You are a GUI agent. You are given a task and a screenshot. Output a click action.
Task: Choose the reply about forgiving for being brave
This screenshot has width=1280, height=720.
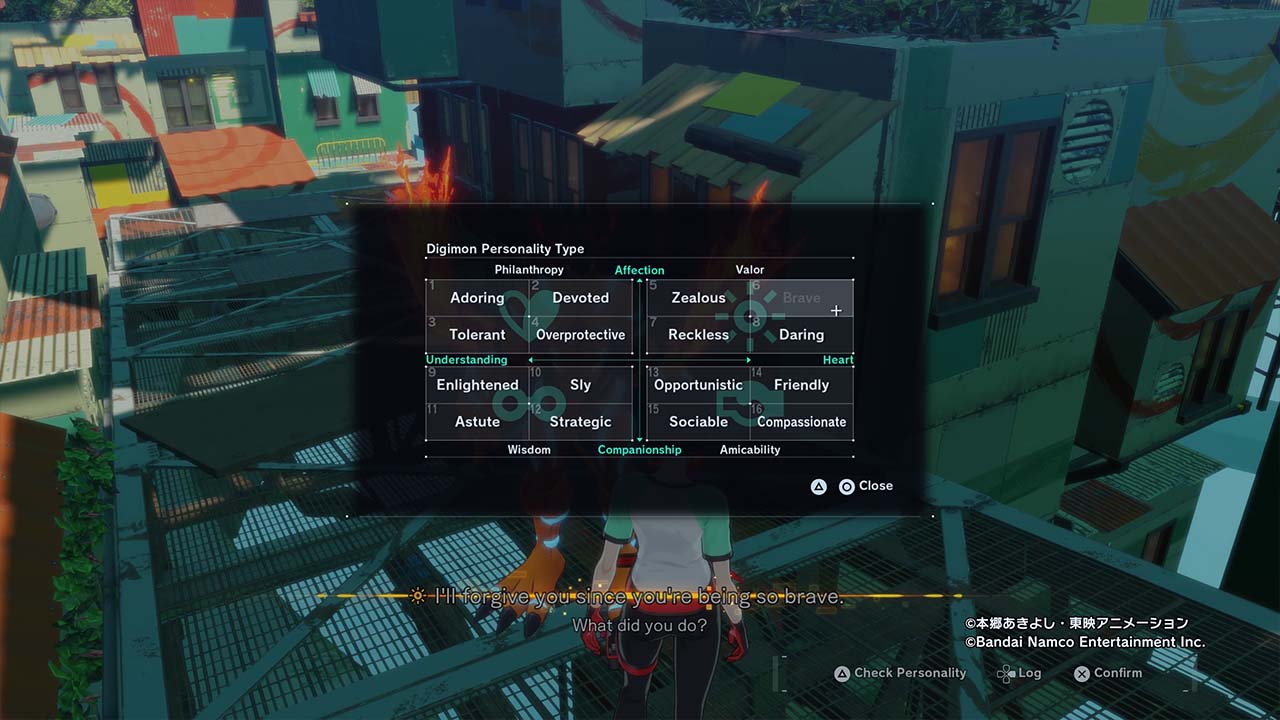pyautogui.click(x=640, y=597)
